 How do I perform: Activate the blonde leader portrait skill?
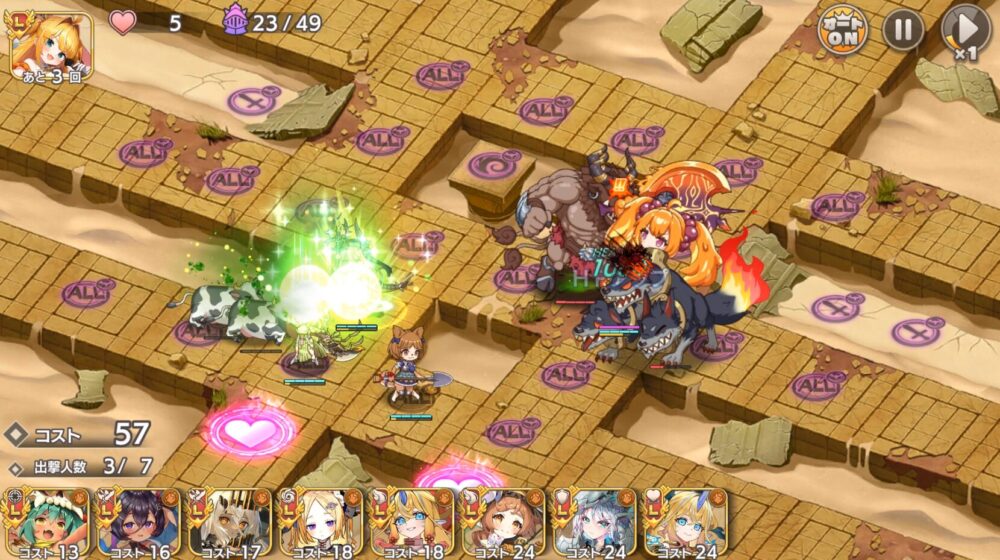(51, 45)
